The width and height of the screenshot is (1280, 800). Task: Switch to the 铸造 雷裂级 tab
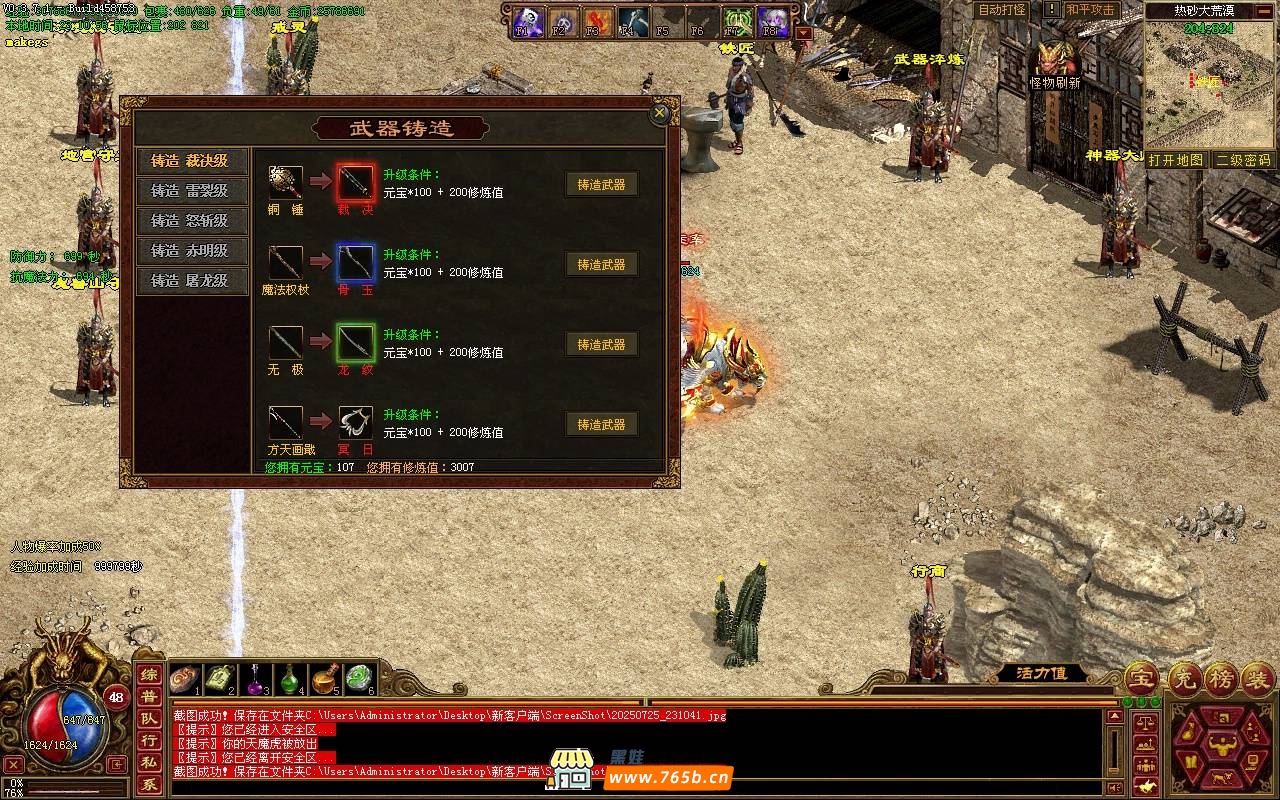190,191
